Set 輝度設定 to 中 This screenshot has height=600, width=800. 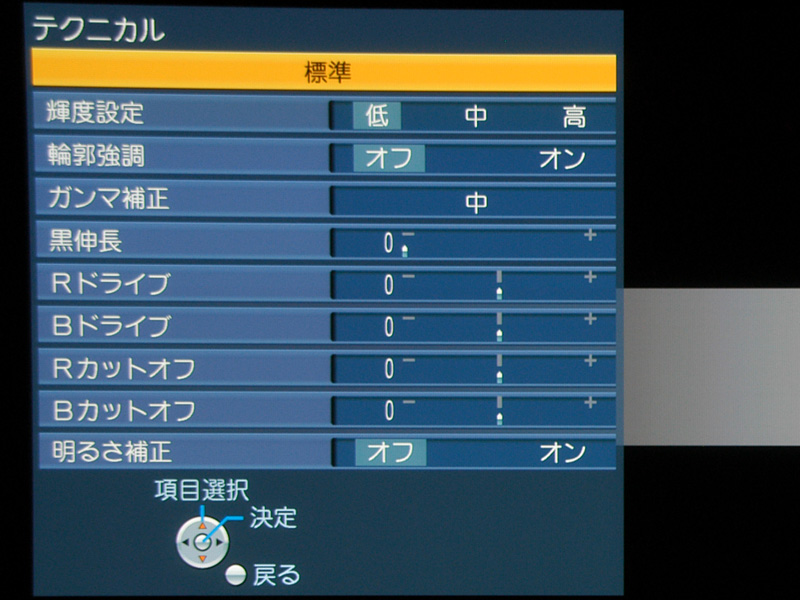[x=475, y=116]
